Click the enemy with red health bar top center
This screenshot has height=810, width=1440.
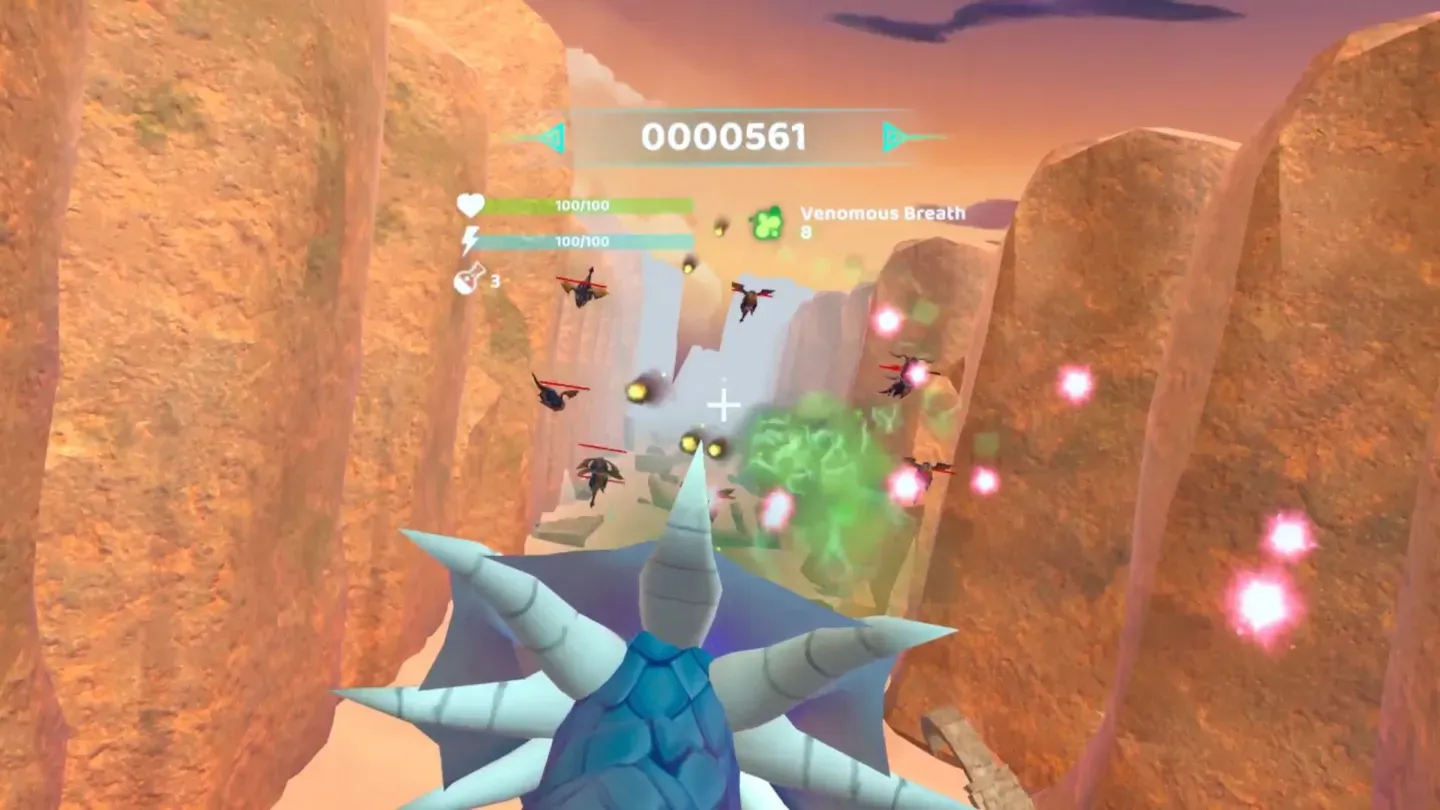[x=751, y=300]
